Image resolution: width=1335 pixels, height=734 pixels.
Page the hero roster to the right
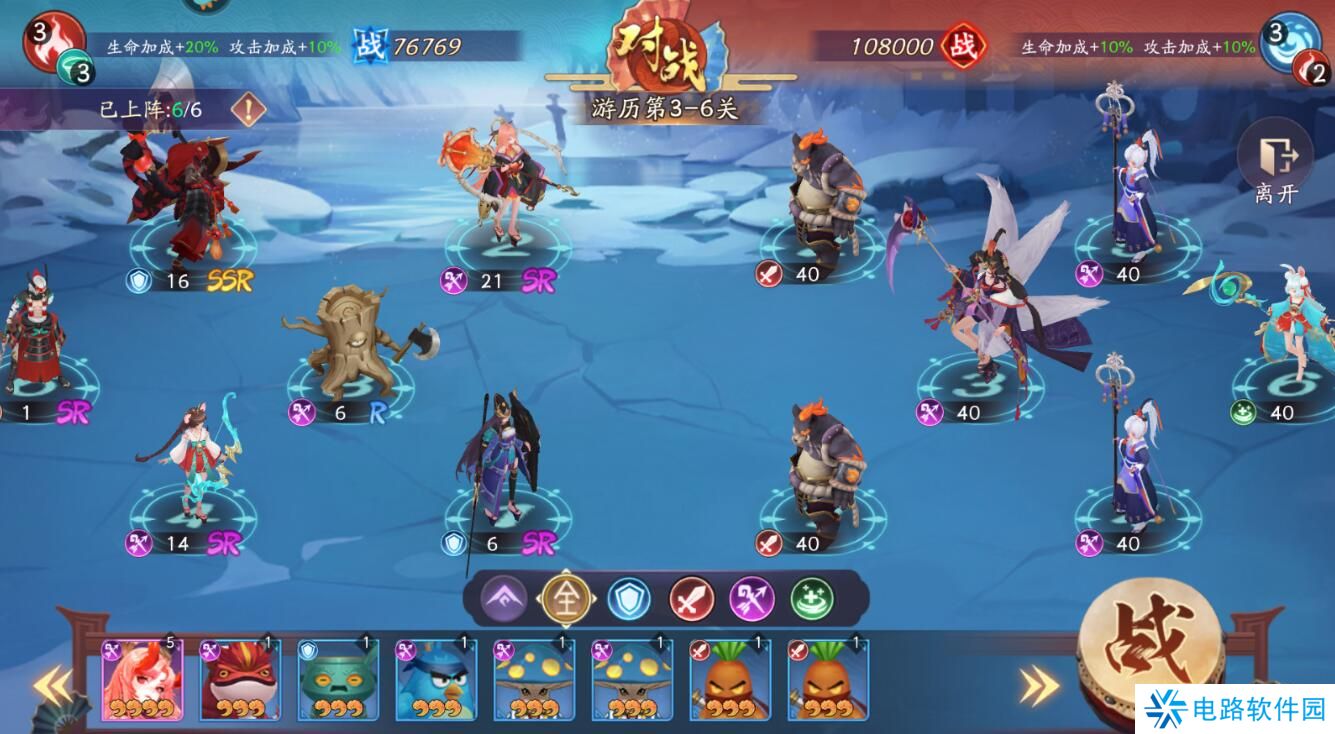pos(1038,685)
